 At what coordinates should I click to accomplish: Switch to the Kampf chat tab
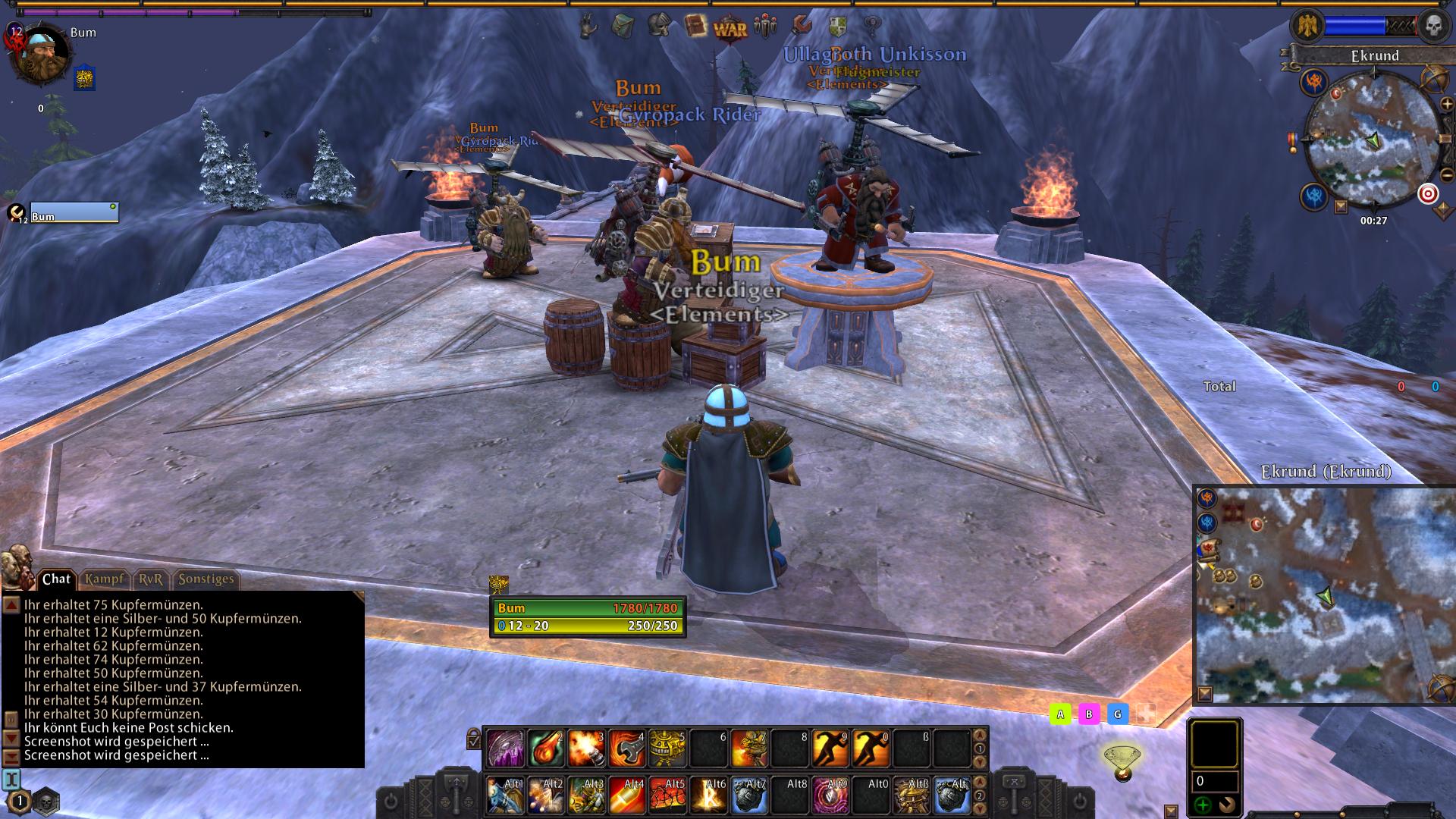(x=104, y=579)
